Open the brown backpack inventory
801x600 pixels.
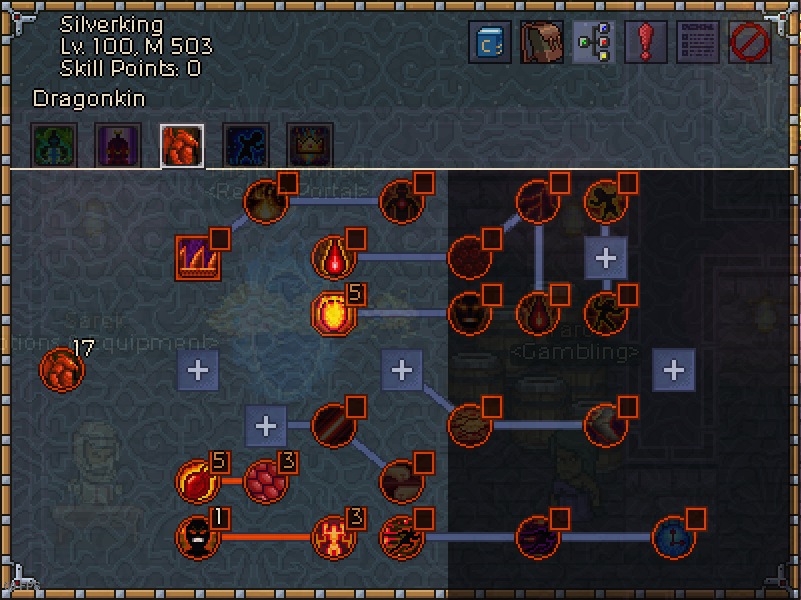pos(542,43)
